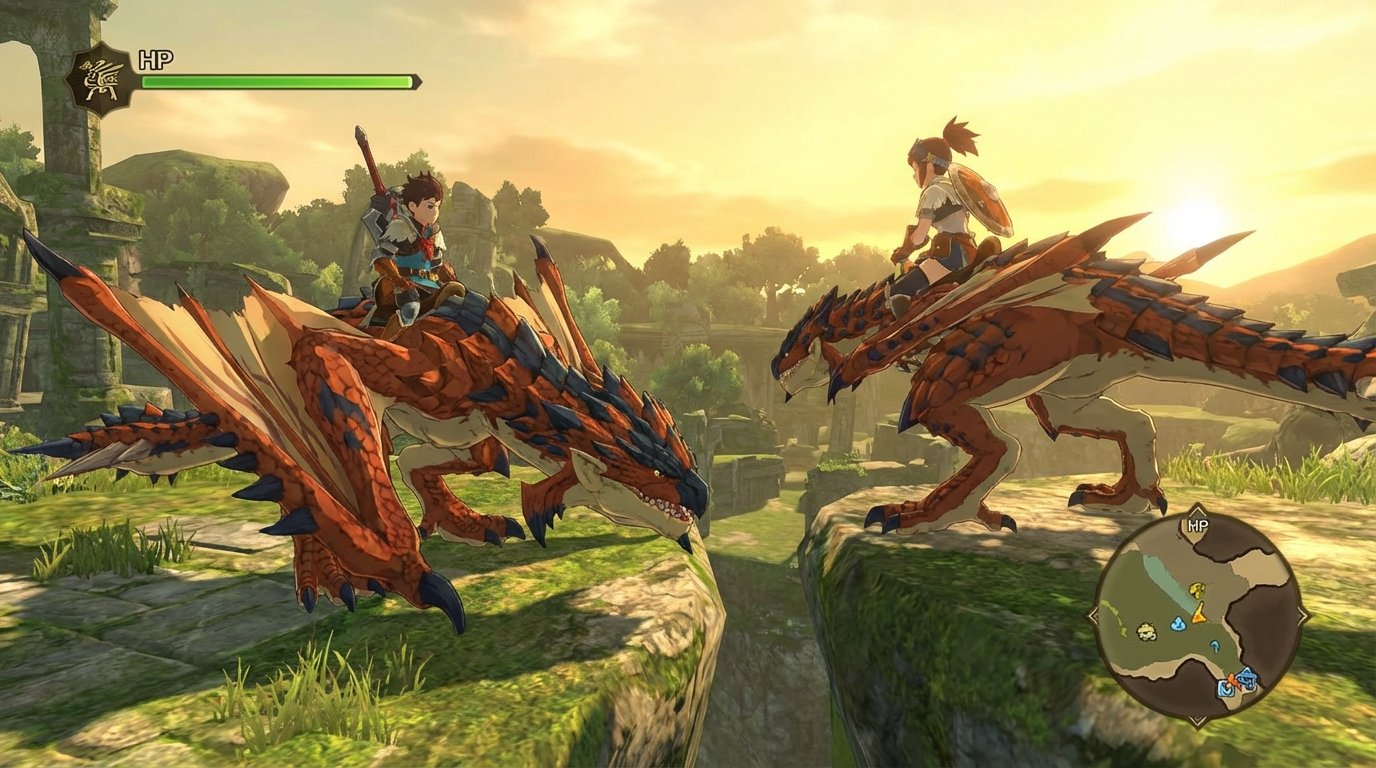Click the left yellow gathering spot icon on the minimap

pos(1145,633)
